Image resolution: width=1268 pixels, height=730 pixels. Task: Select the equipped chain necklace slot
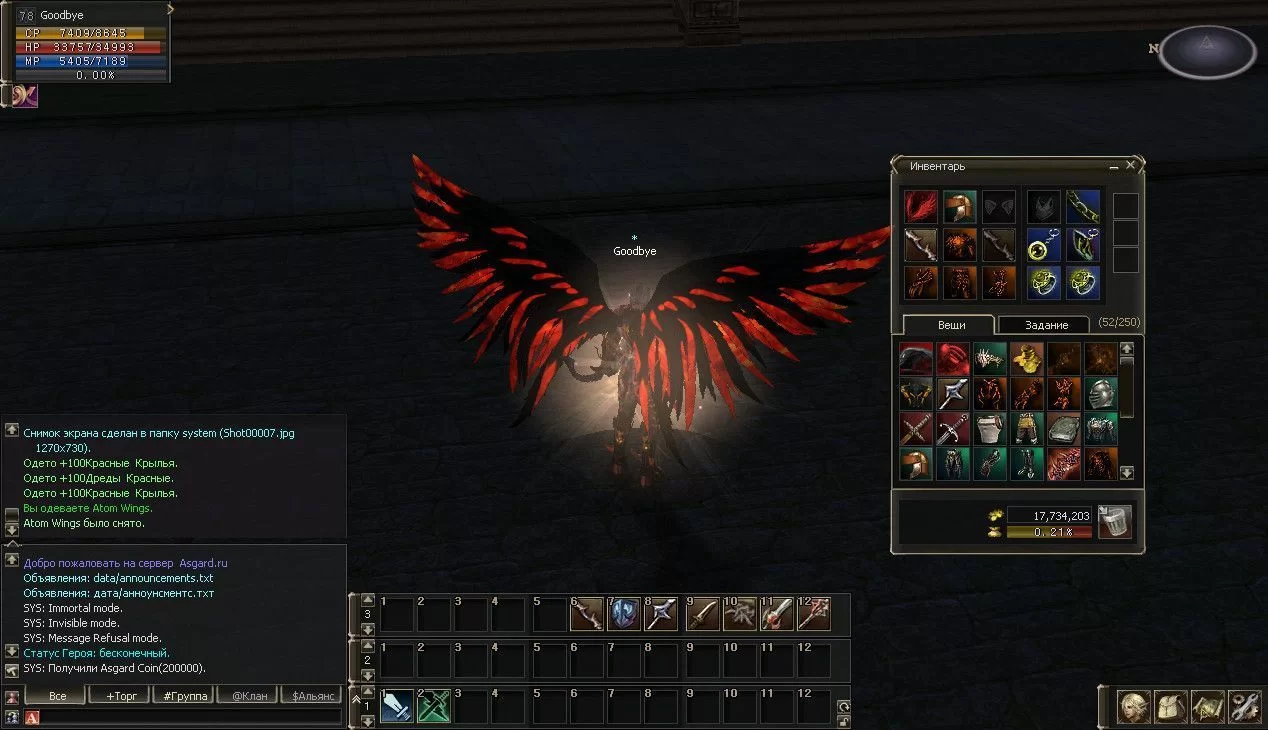pyautogui.click(x=1083, y=207)
